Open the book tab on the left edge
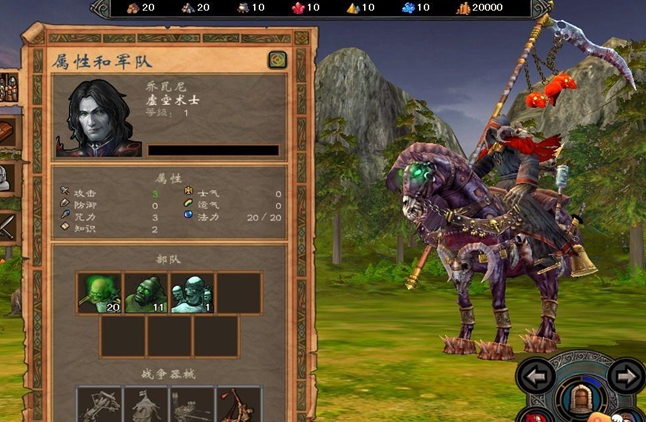 [7, 133]
